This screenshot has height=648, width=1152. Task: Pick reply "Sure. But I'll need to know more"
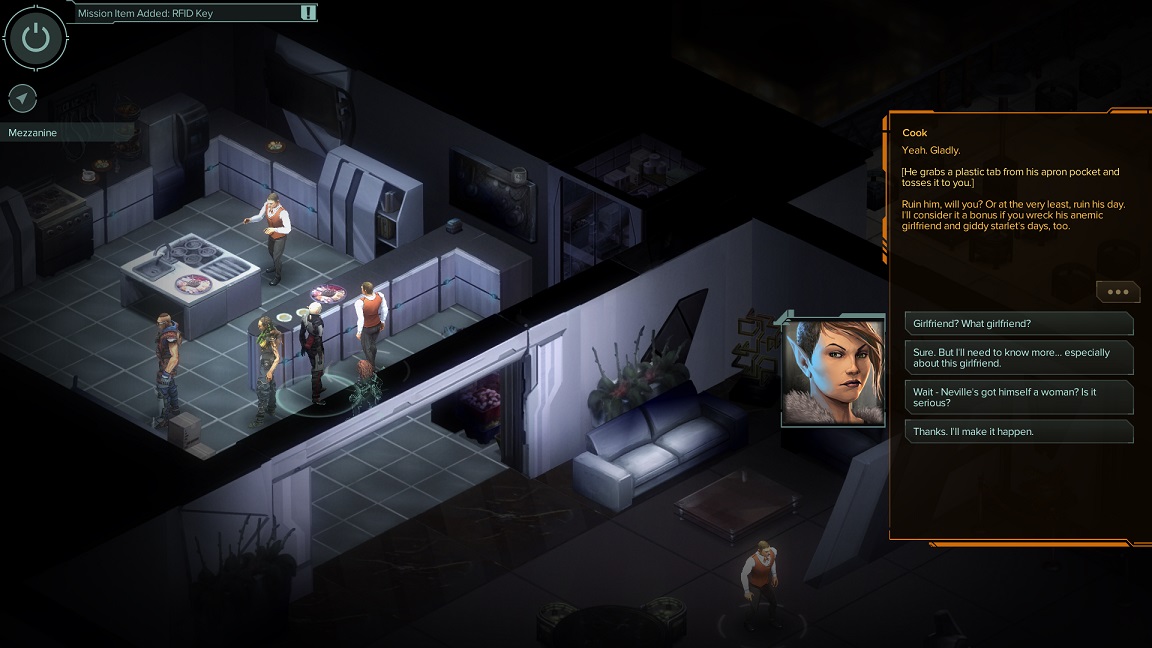click(x=1019, y=358)
